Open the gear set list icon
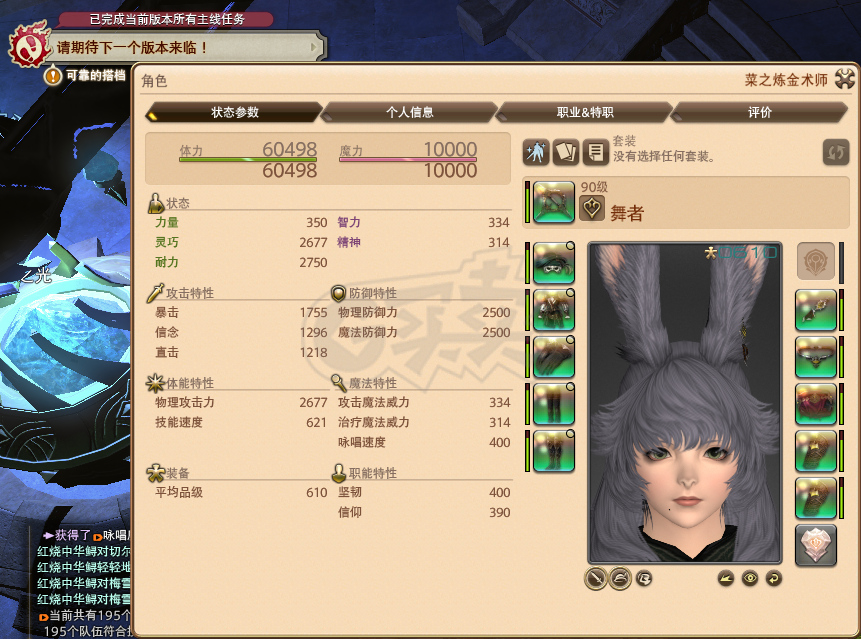Viewport: 861px width, 639px height. pyautogui.click(x=597, y=152)
